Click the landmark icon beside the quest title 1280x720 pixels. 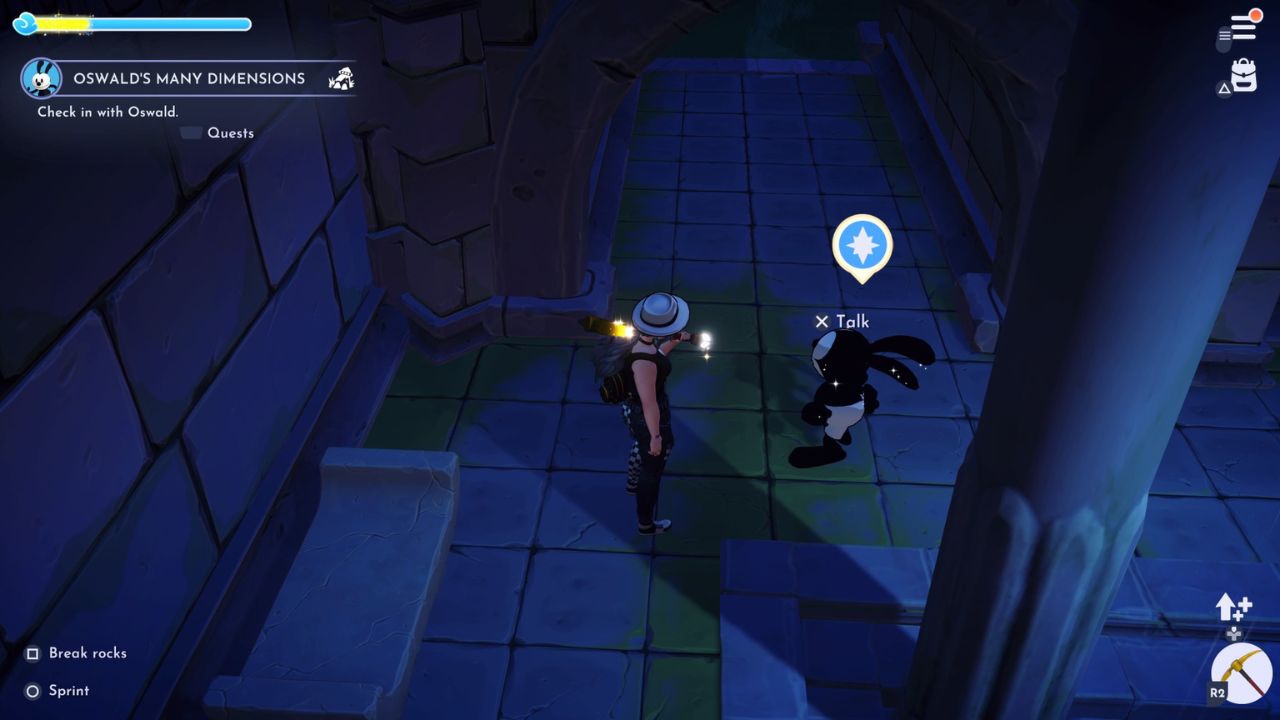pyautogui.click(x=341, y=78)
